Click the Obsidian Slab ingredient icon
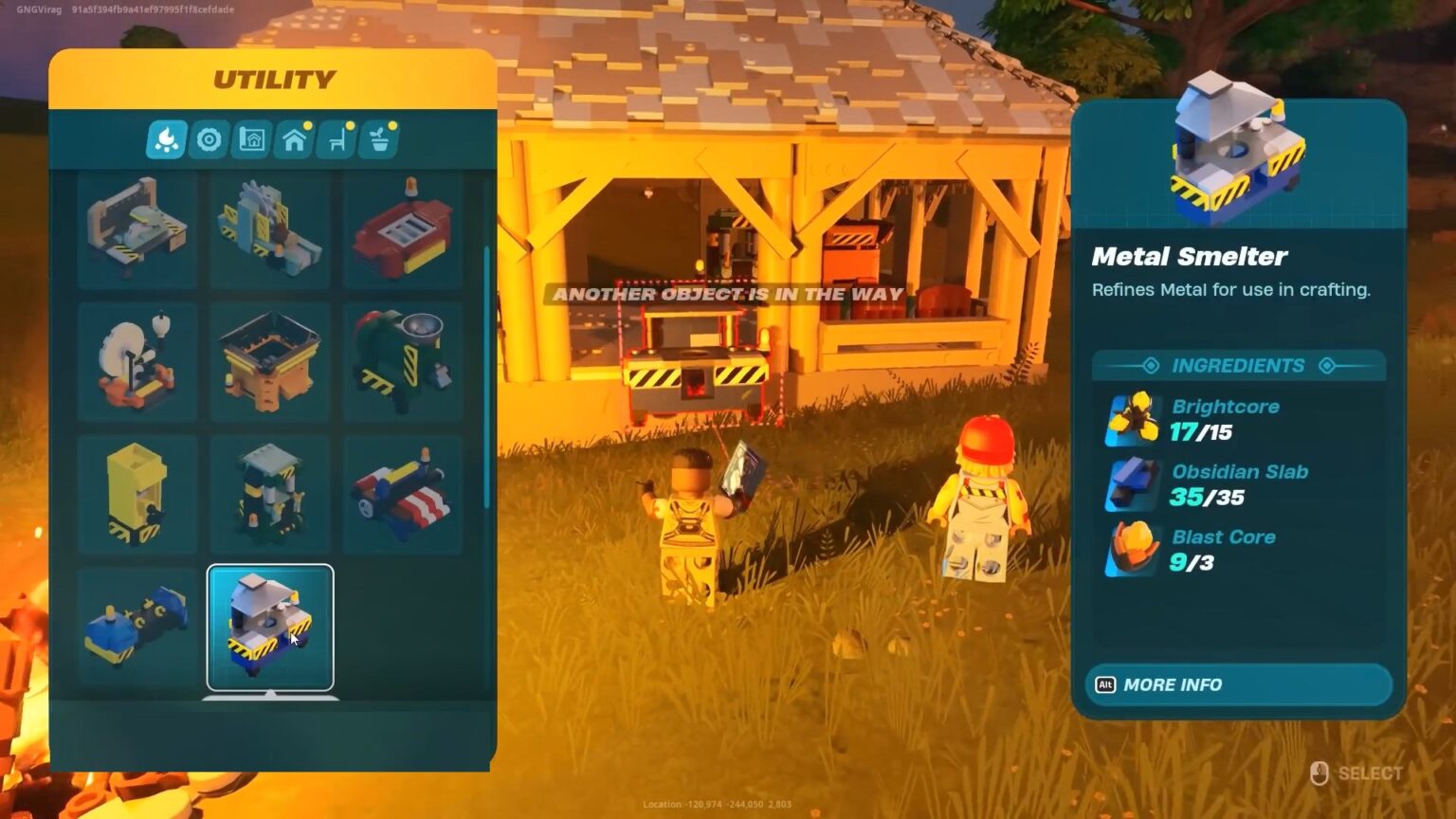 1133,483
